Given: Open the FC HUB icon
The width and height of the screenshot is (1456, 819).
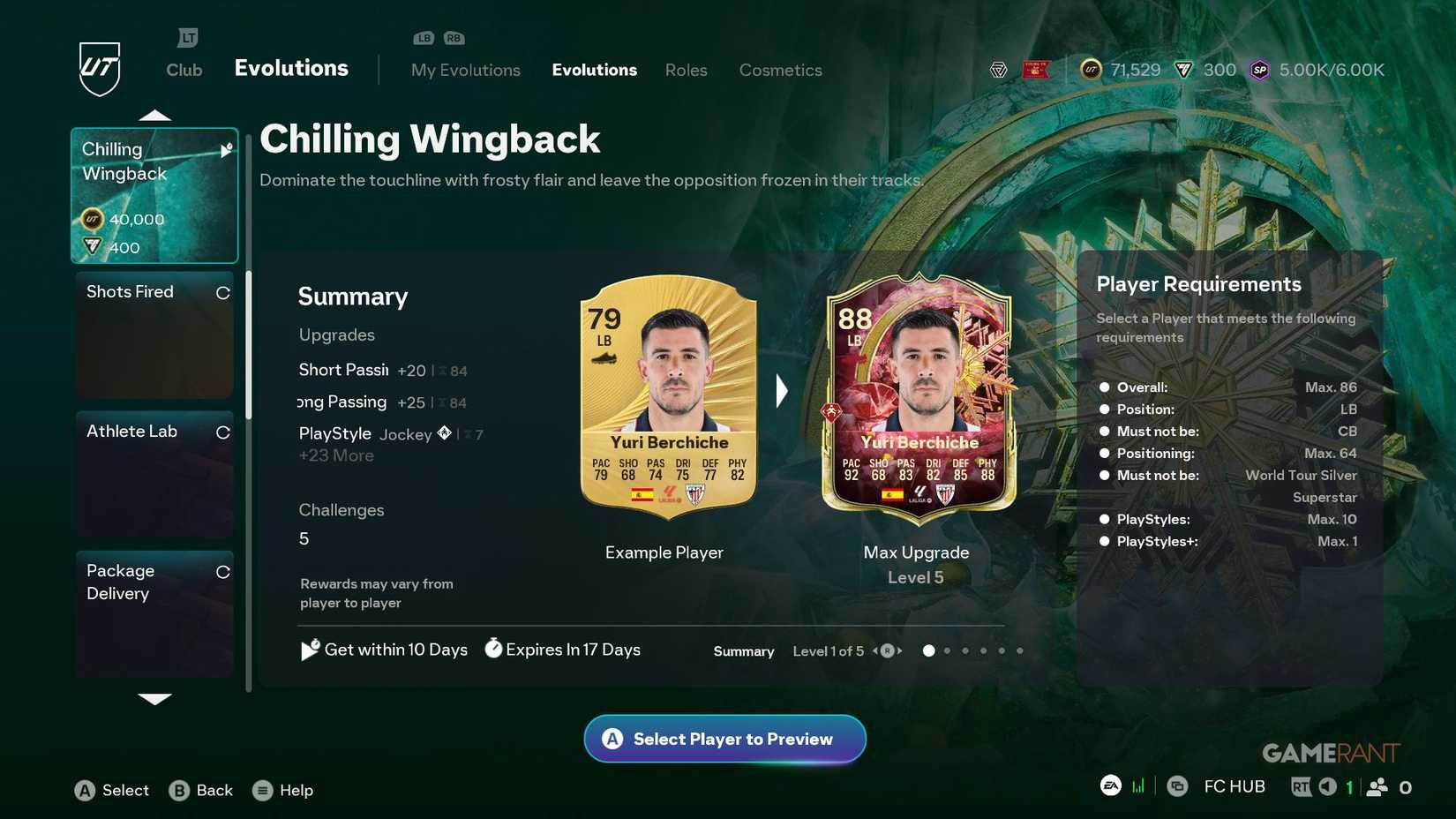Looking at the screenshot, I should click(1180, 785).
